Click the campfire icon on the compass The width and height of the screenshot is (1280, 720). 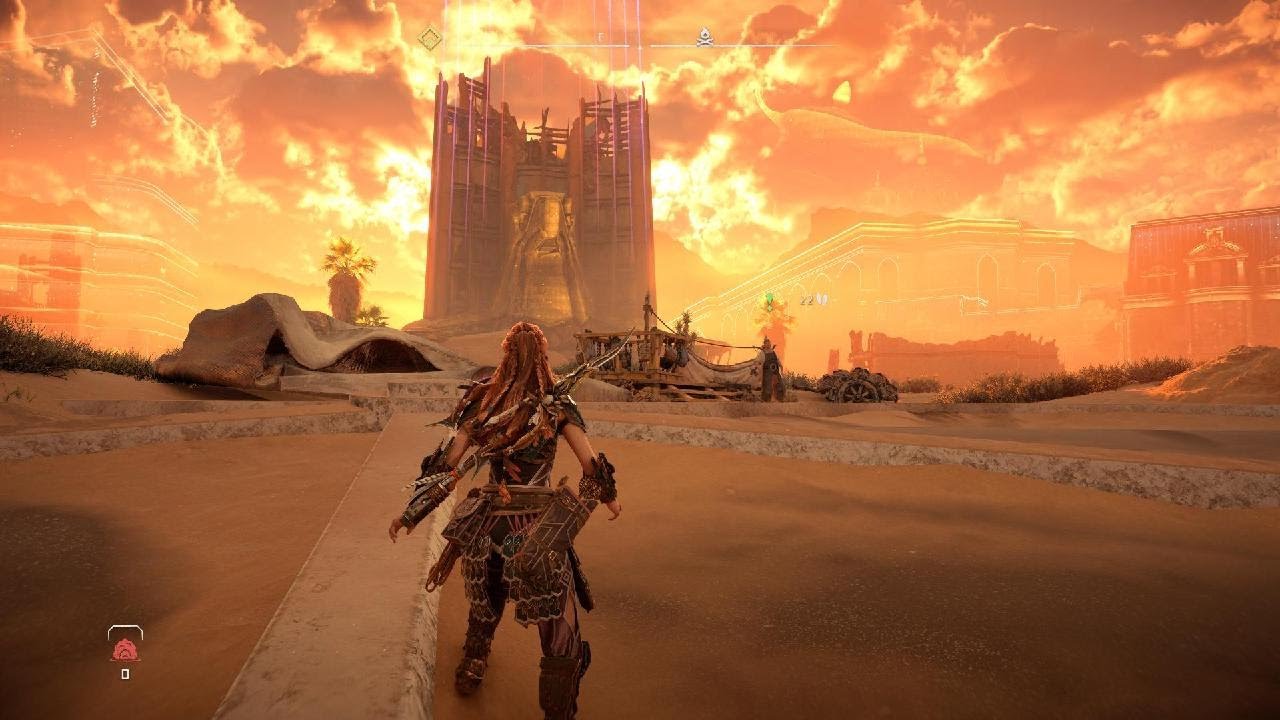(x=704, y=38)
